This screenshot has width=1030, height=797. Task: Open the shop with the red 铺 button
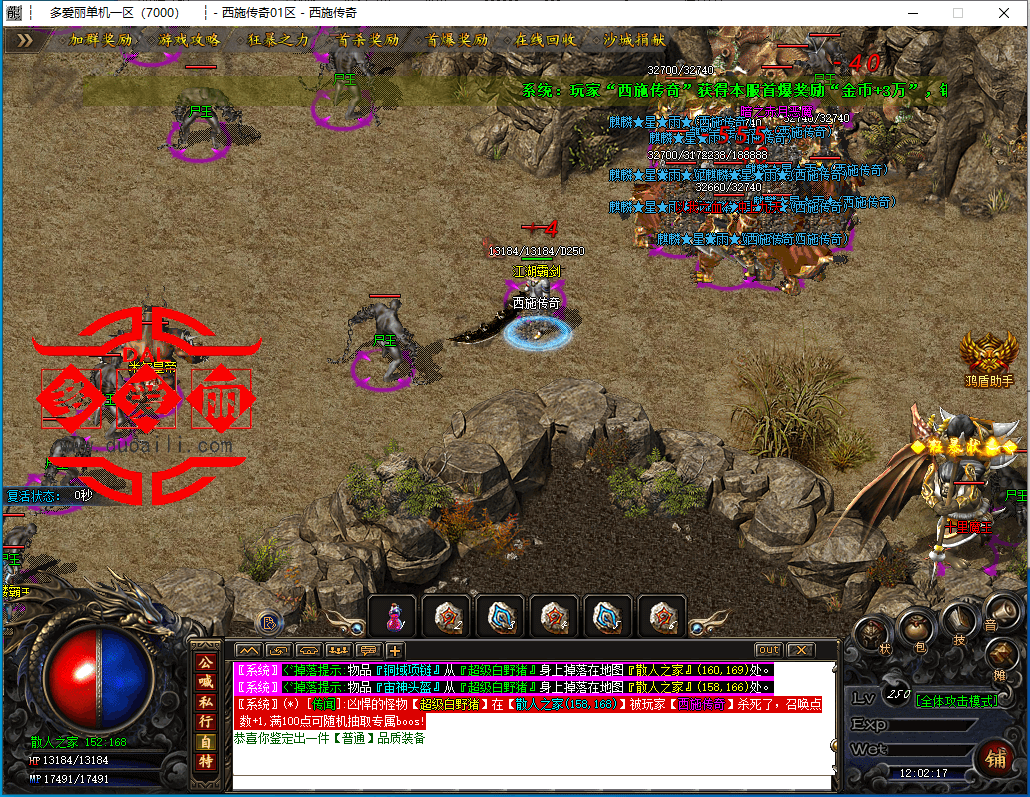click(x=995, y=757)
